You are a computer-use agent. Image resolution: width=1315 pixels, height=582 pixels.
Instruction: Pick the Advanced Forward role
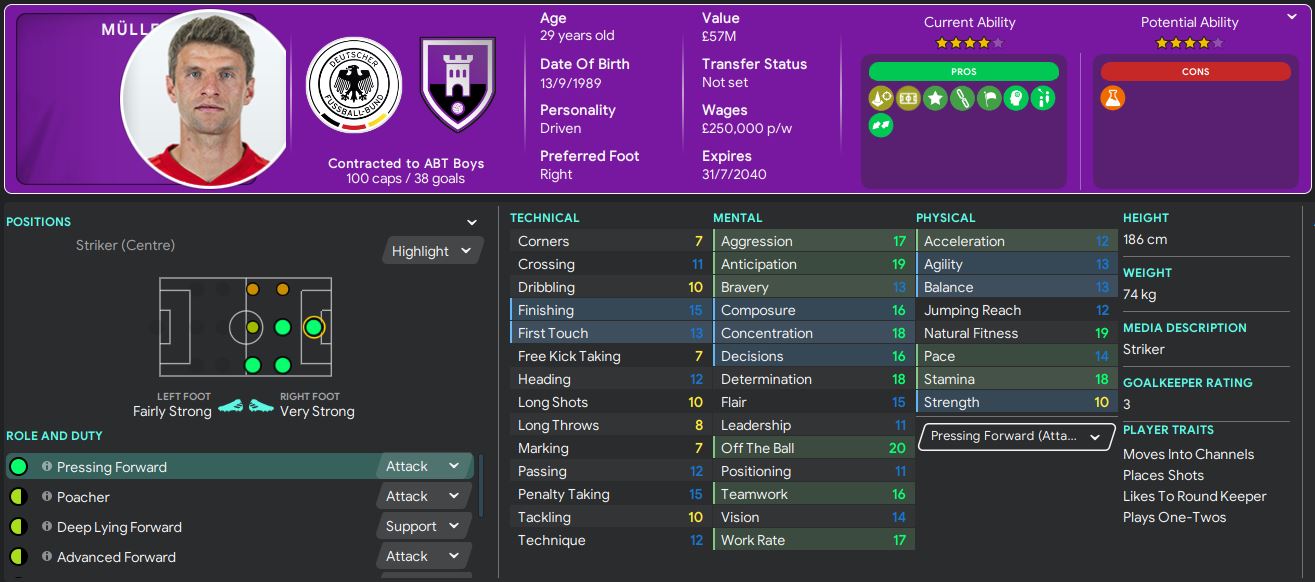pyautogui.click(x=200, y=557)
